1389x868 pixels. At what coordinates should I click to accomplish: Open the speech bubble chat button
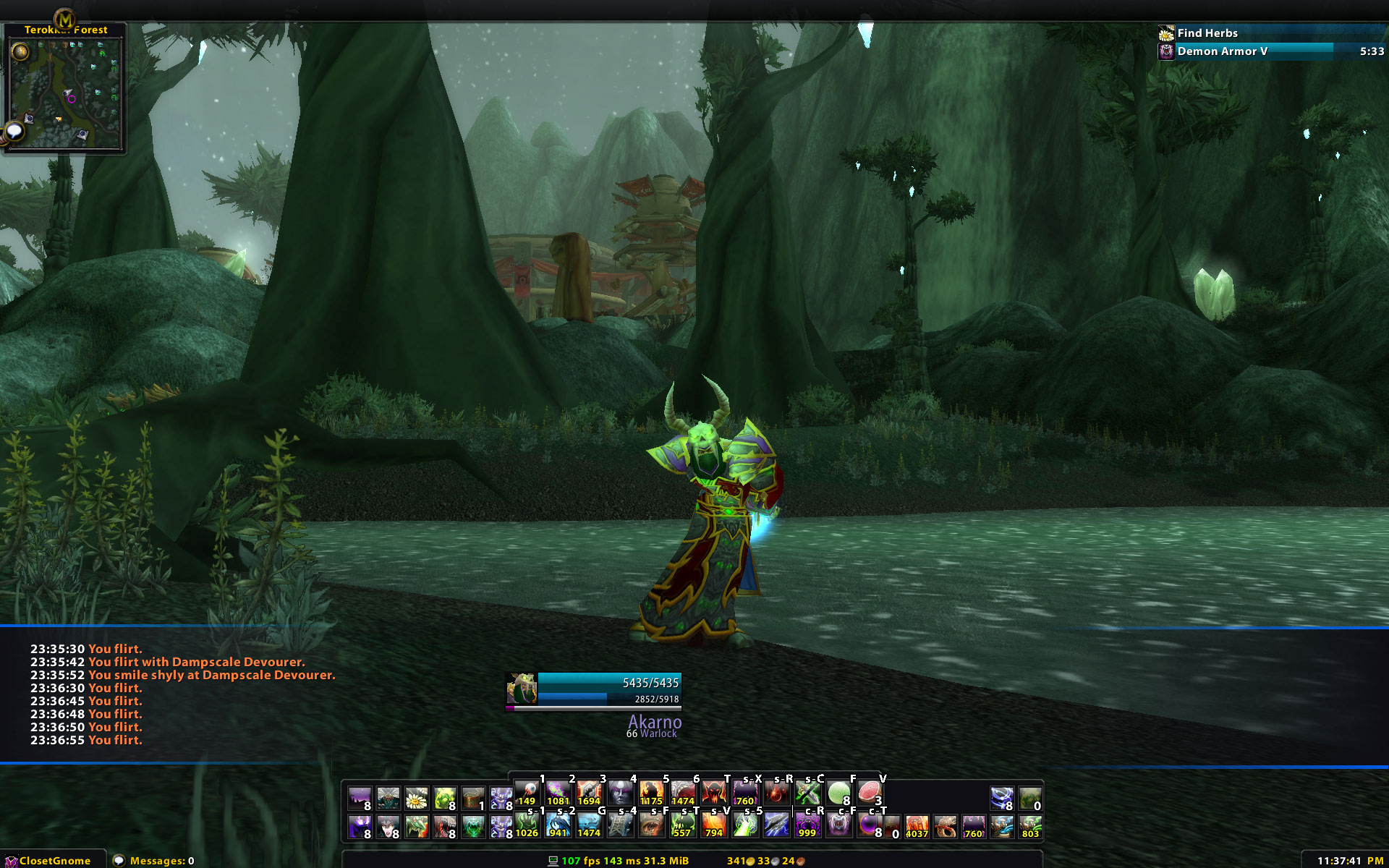pos(14,132)
